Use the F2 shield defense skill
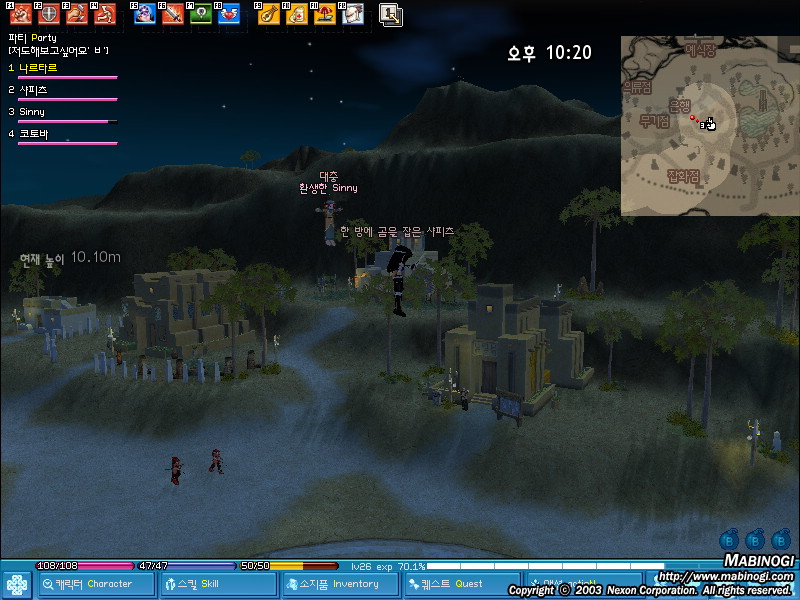Screen dimensions: 800x600 pos(49,14)
